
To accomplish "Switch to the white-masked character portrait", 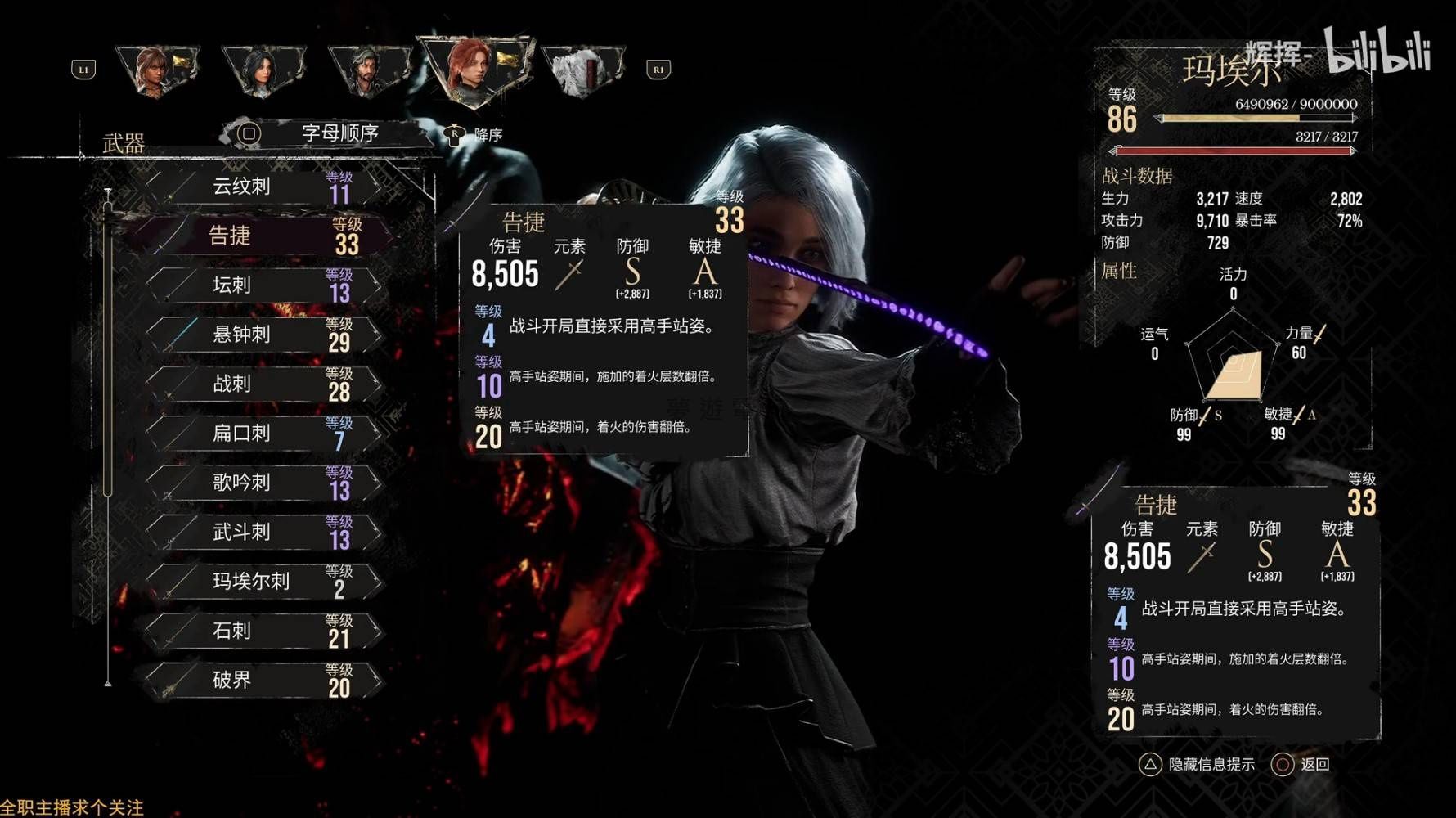I will 582,70.
